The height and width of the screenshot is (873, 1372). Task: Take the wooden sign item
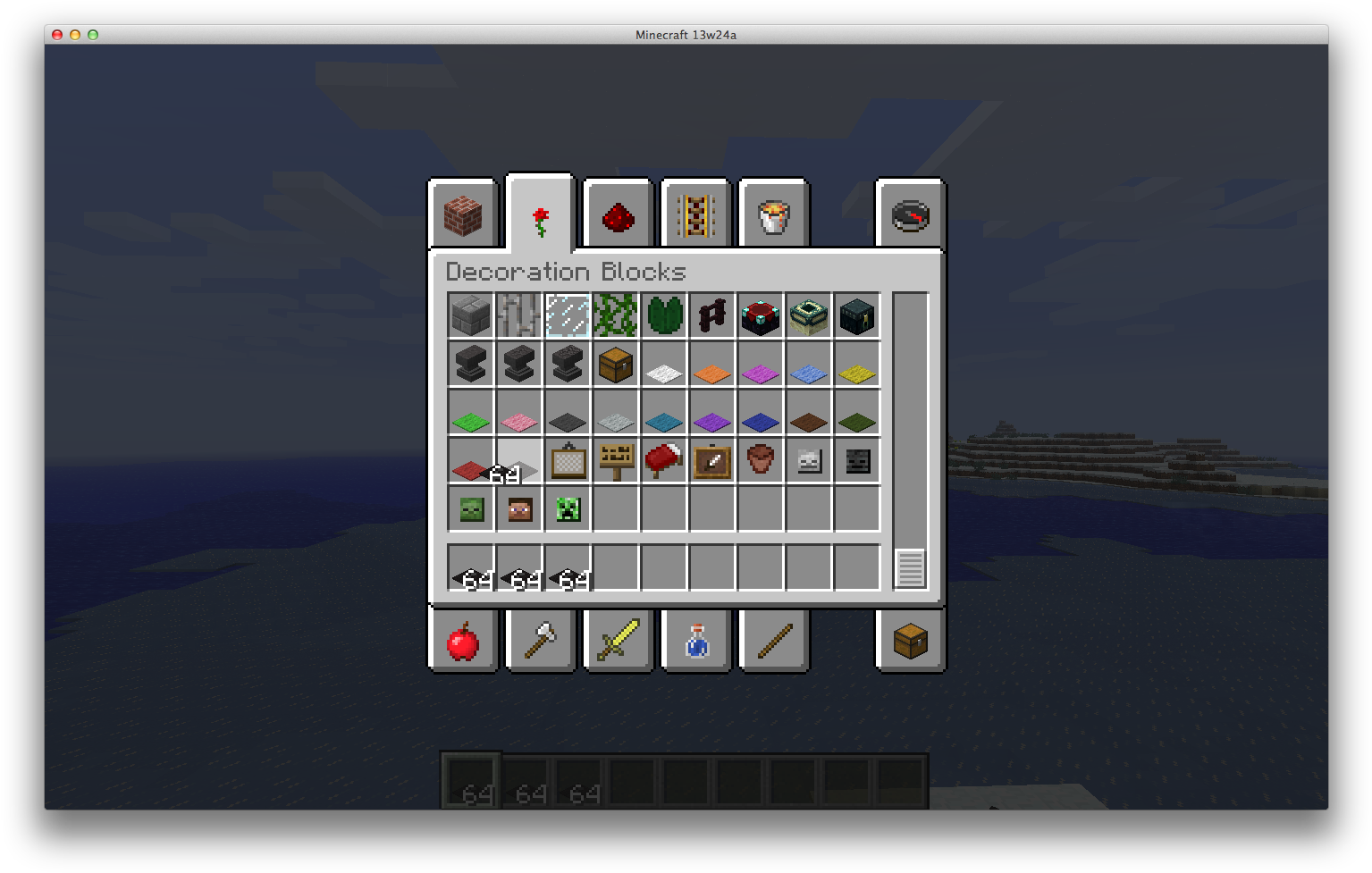pyautogui.click(x=616, y=460)
